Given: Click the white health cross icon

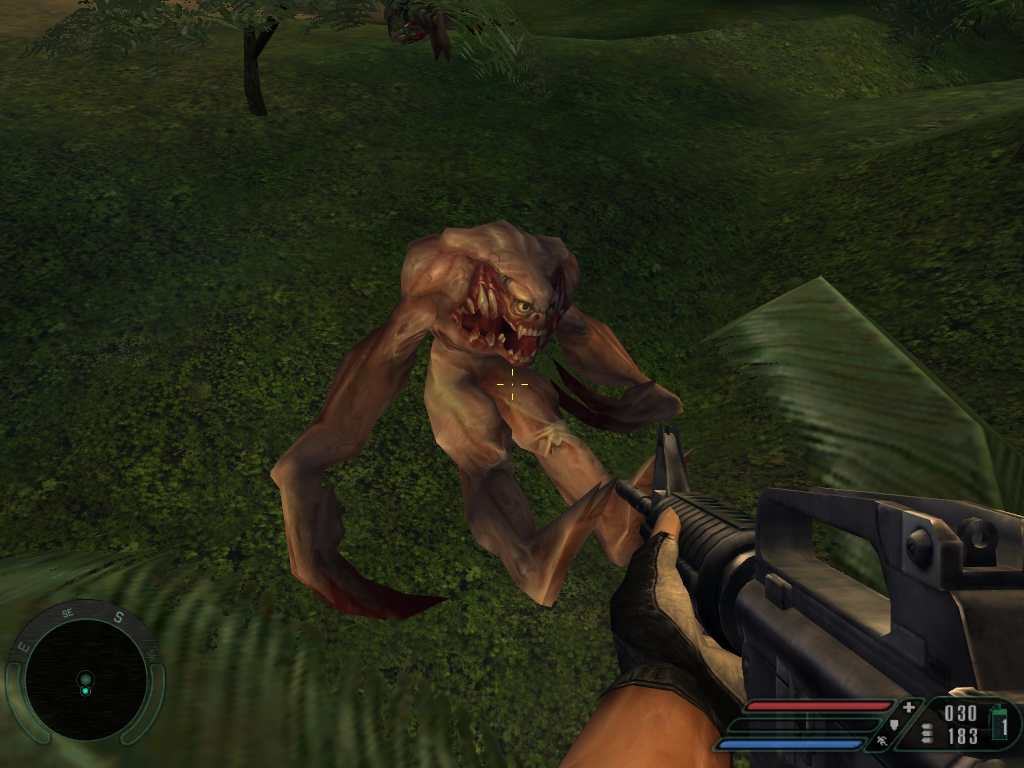Looking at the screenshot, I should click(908, 707).
